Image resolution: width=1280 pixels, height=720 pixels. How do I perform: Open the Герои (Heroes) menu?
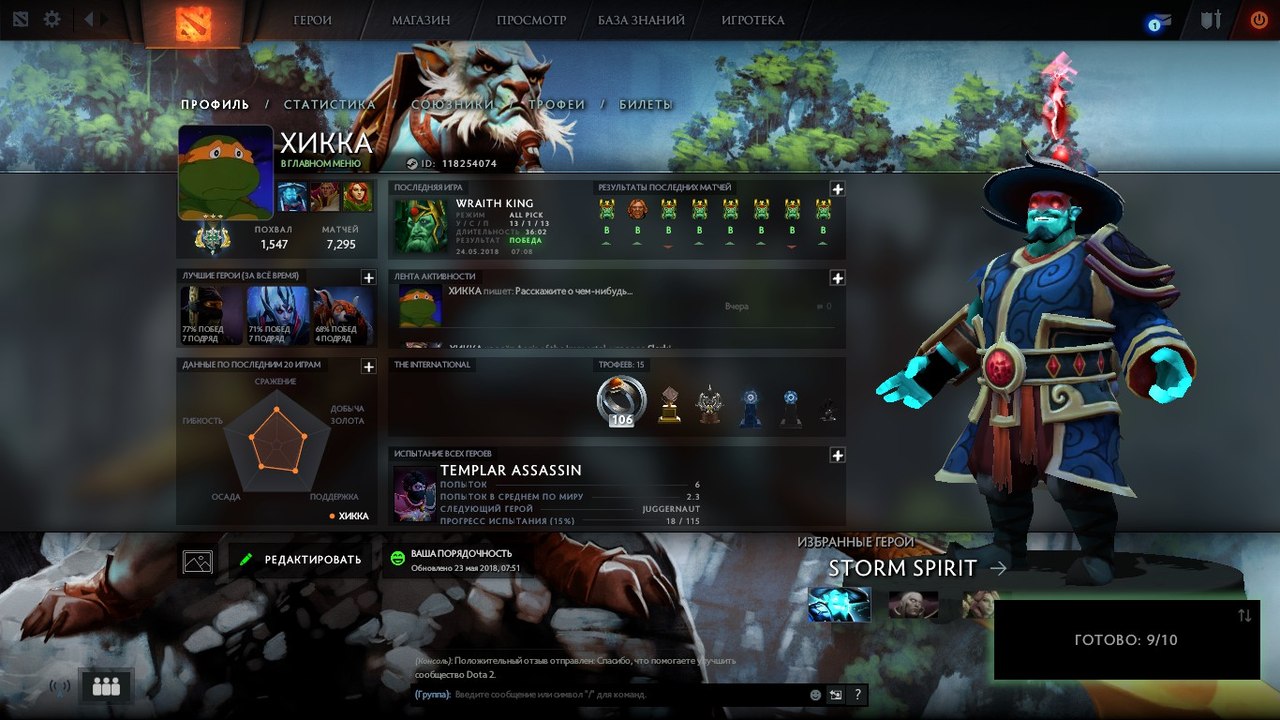(x=312, y=20)
